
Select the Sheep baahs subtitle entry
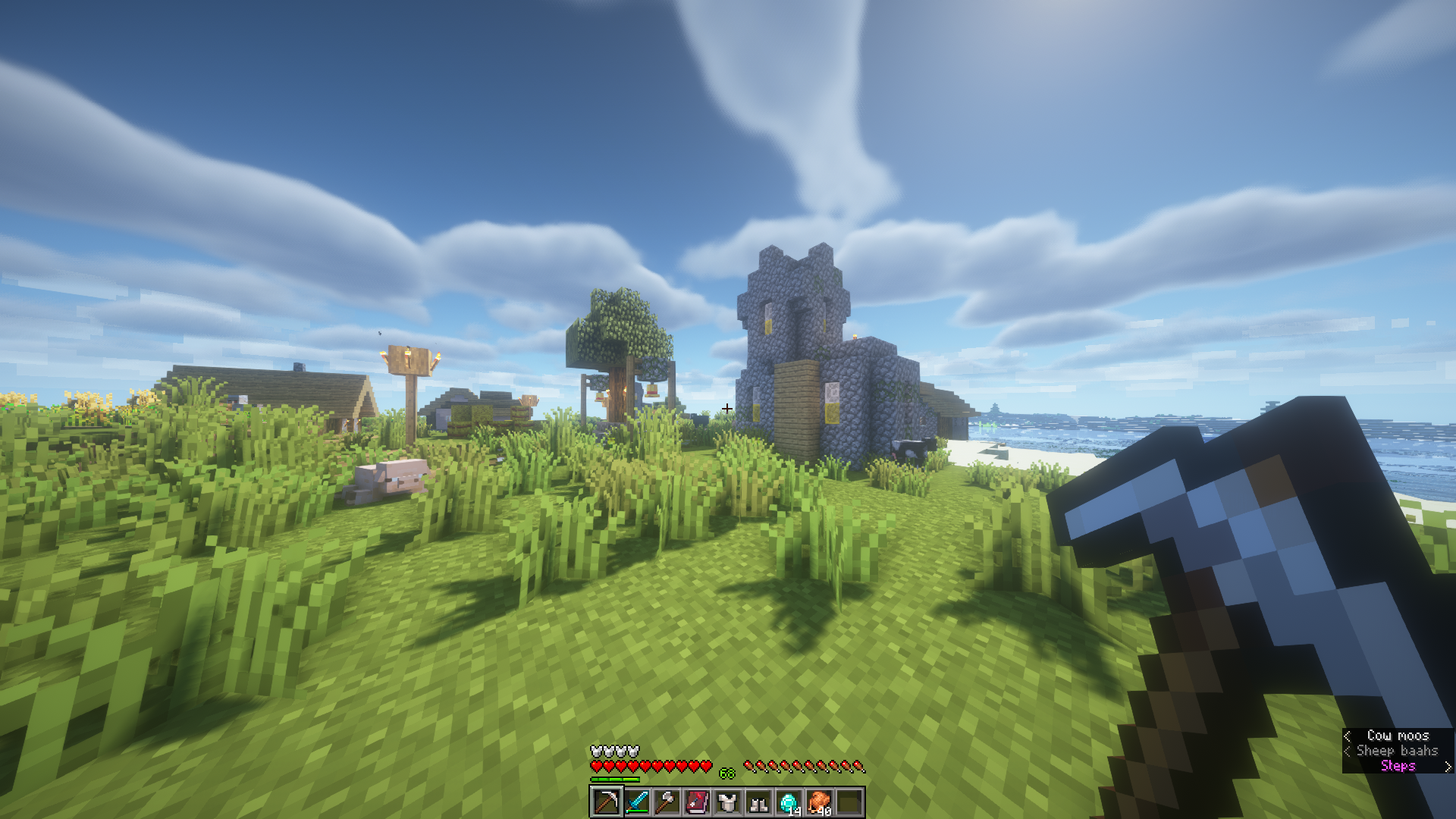pyautogui.click(x=1398, y=751)
